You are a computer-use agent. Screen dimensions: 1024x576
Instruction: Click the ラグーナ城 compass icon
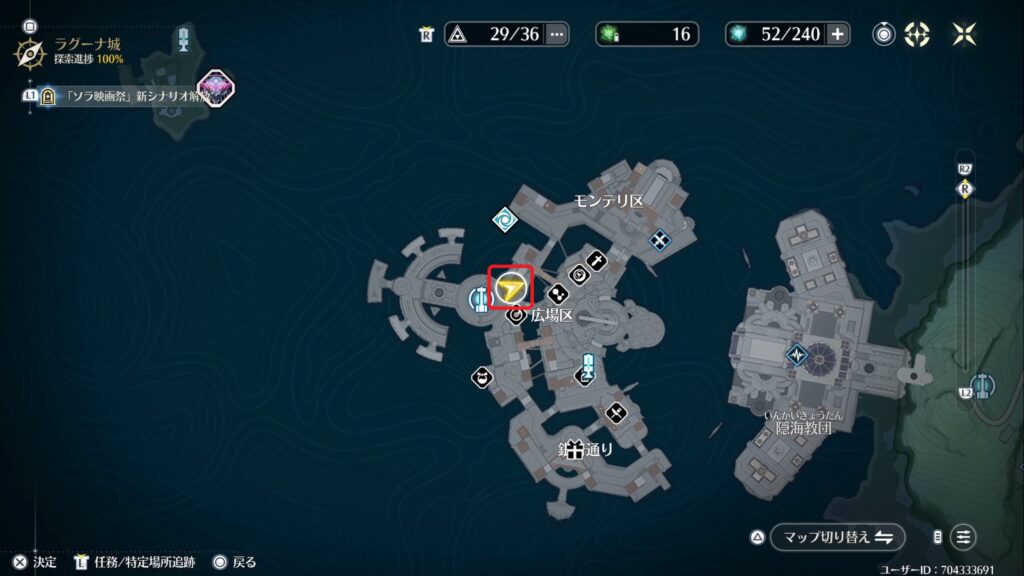point(29,52)
